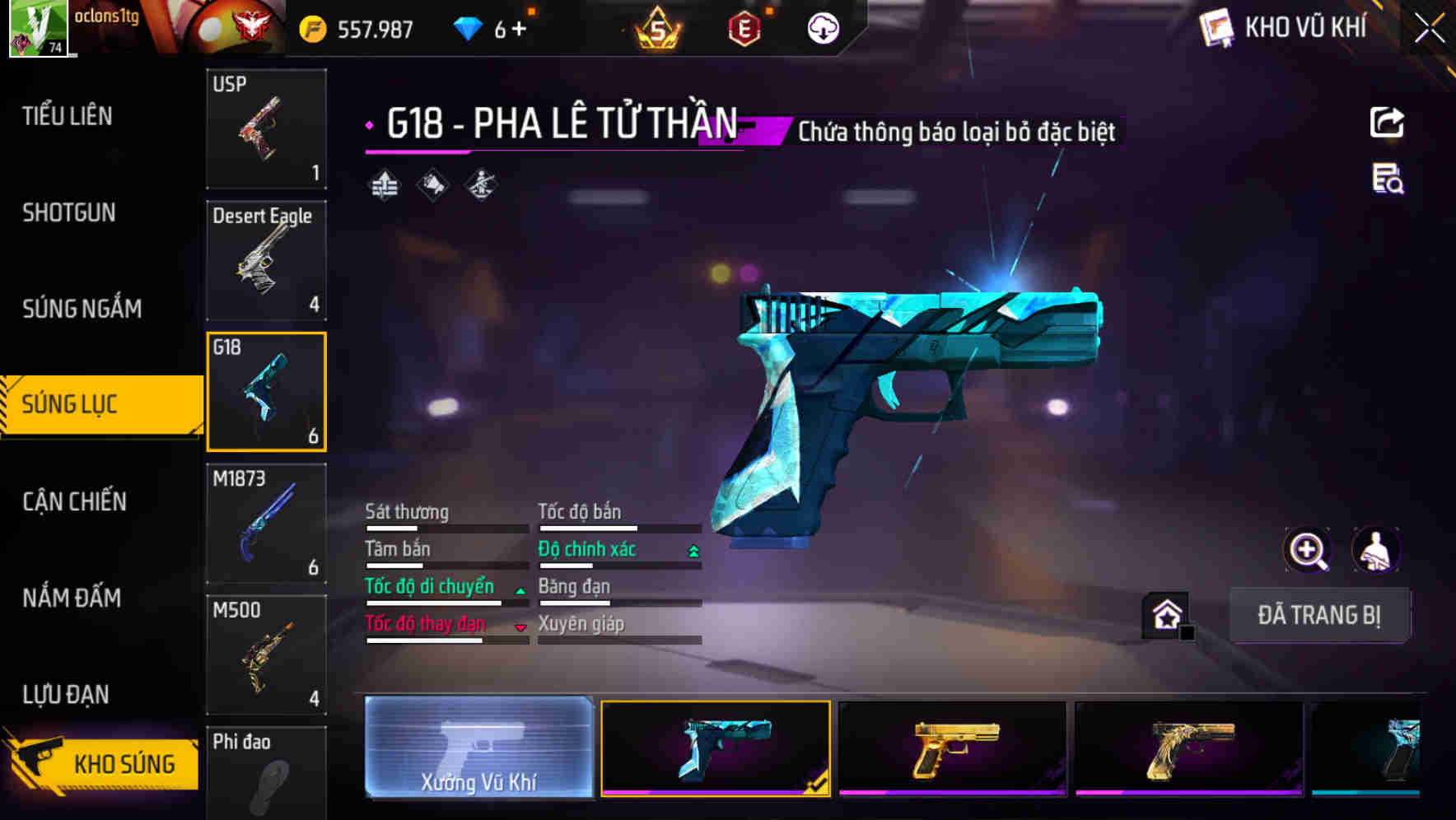1456x820 pixels.
Task: Click the home-with-star showcase icon
Action: (1164, 613)
